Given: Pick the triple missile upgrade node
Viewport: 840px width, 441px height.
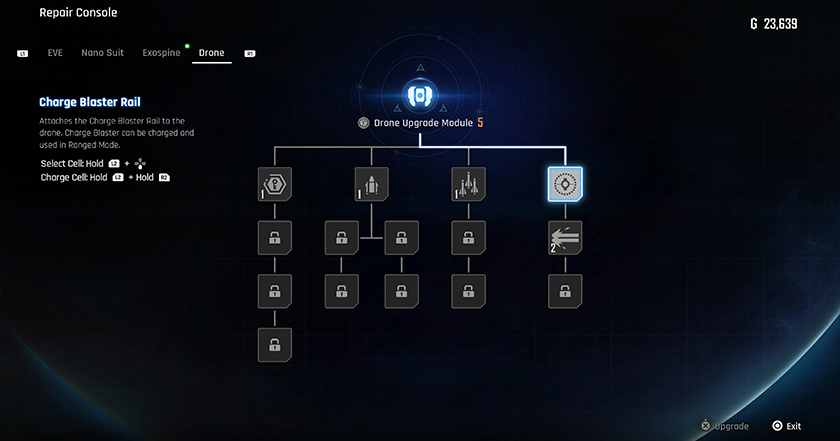Looking at the screenshot, I should (468, 184).
